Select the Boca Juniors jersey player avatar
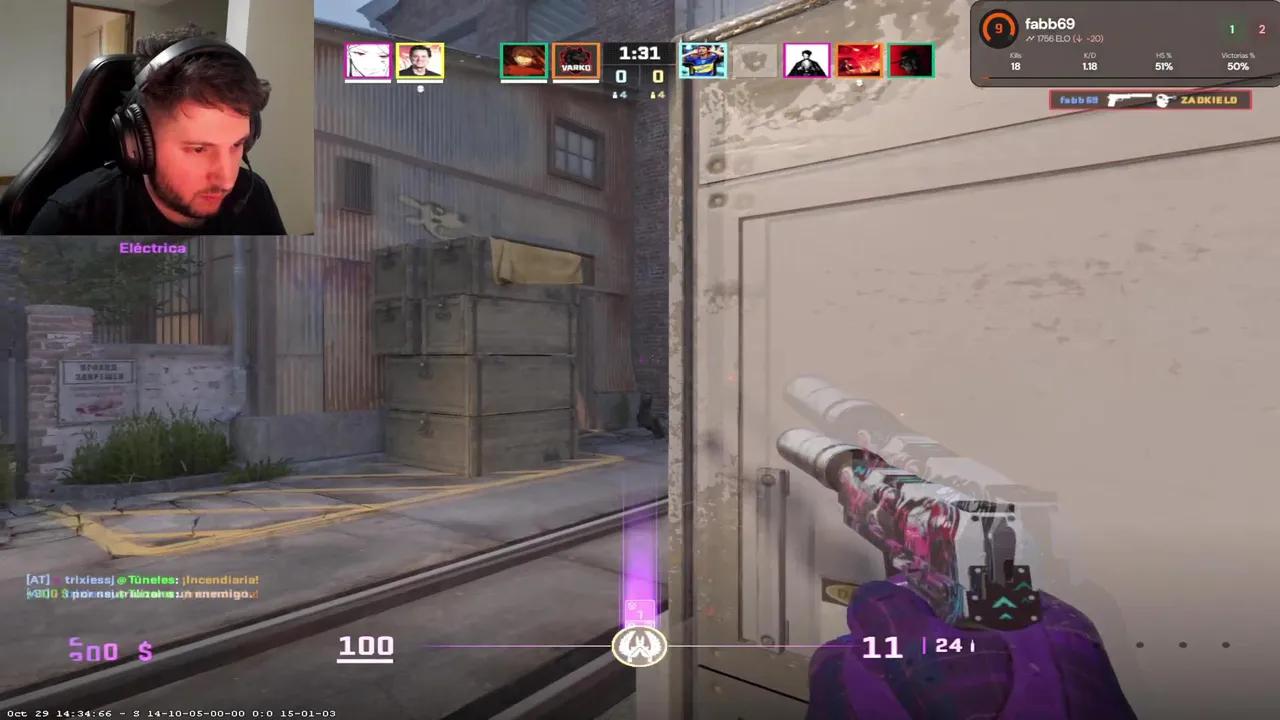 tap(704, 60)
